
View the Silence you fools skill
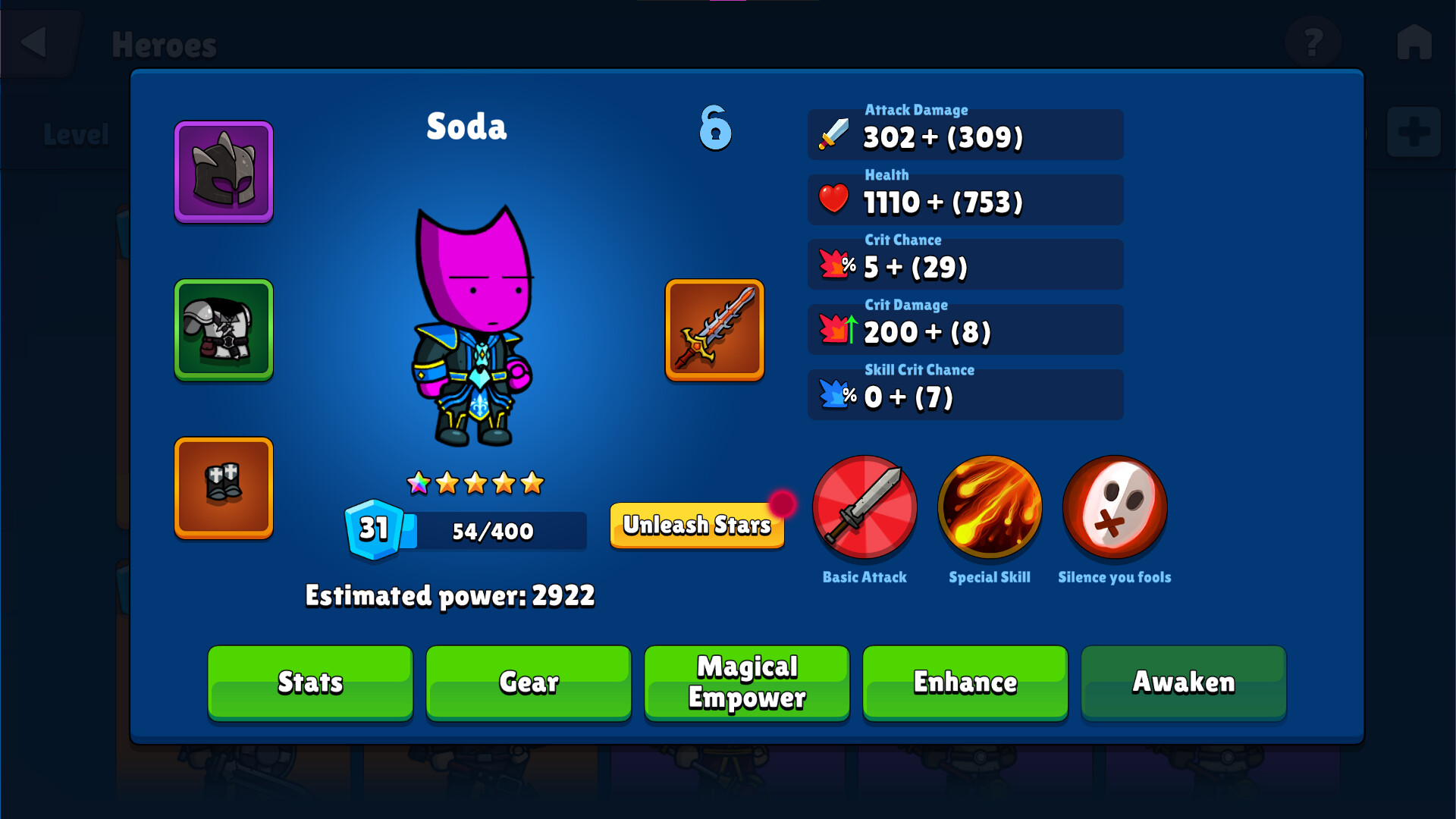pos(1114,508)
